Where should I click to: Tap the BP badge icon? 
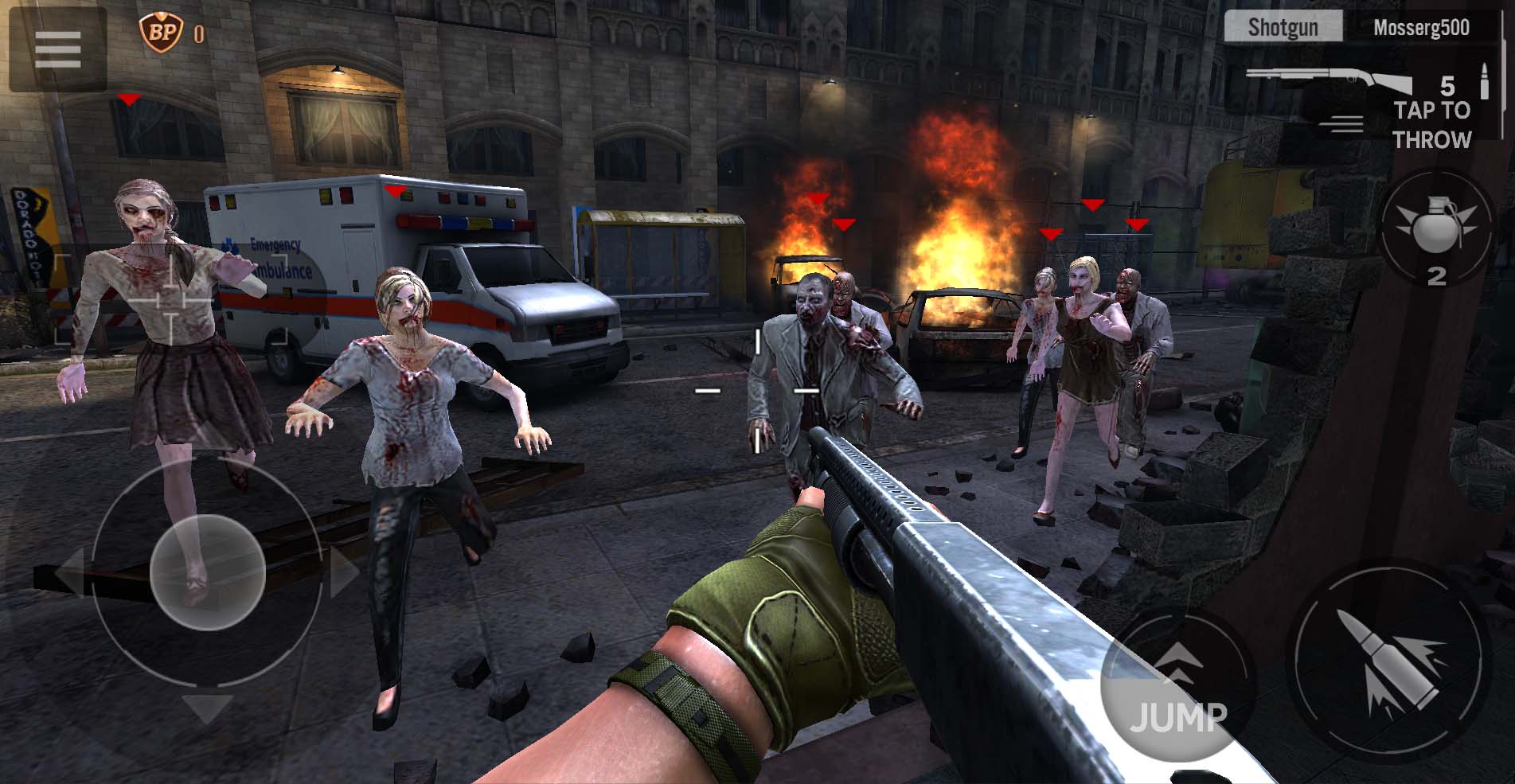(x=155, y=33)
